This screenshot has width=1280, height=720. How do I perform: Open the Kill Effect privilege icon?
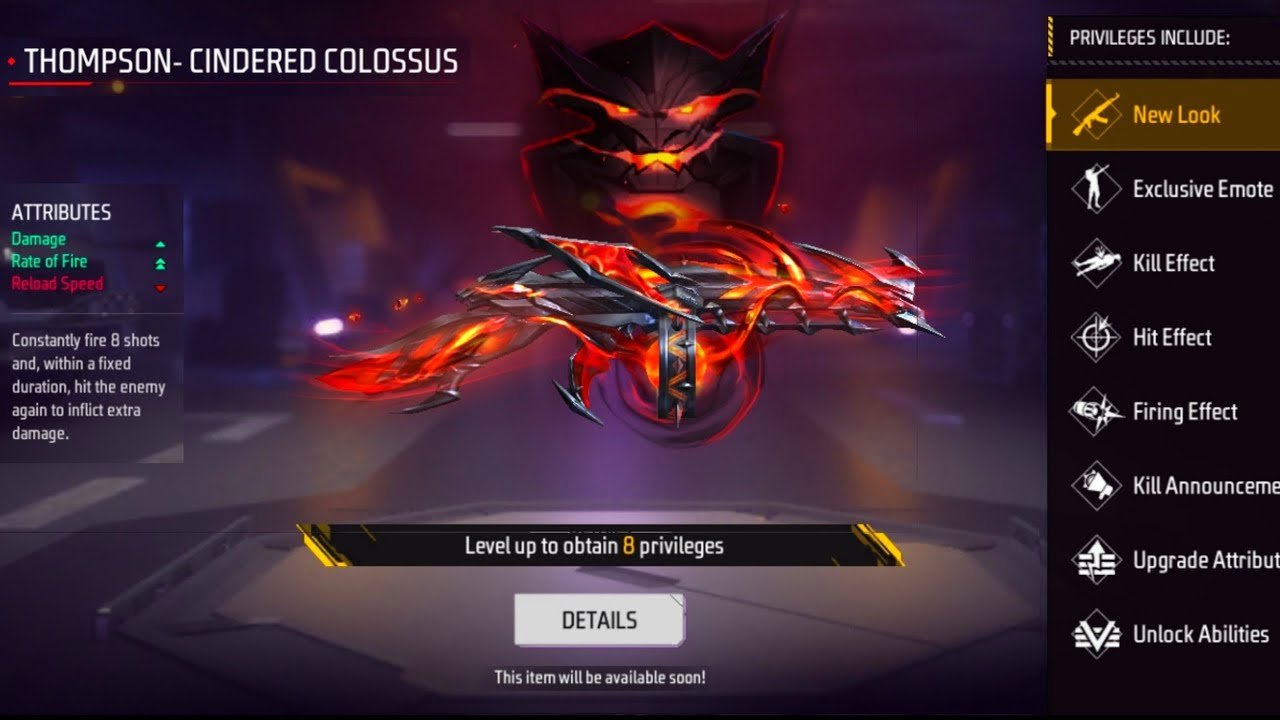point(1096,262)
